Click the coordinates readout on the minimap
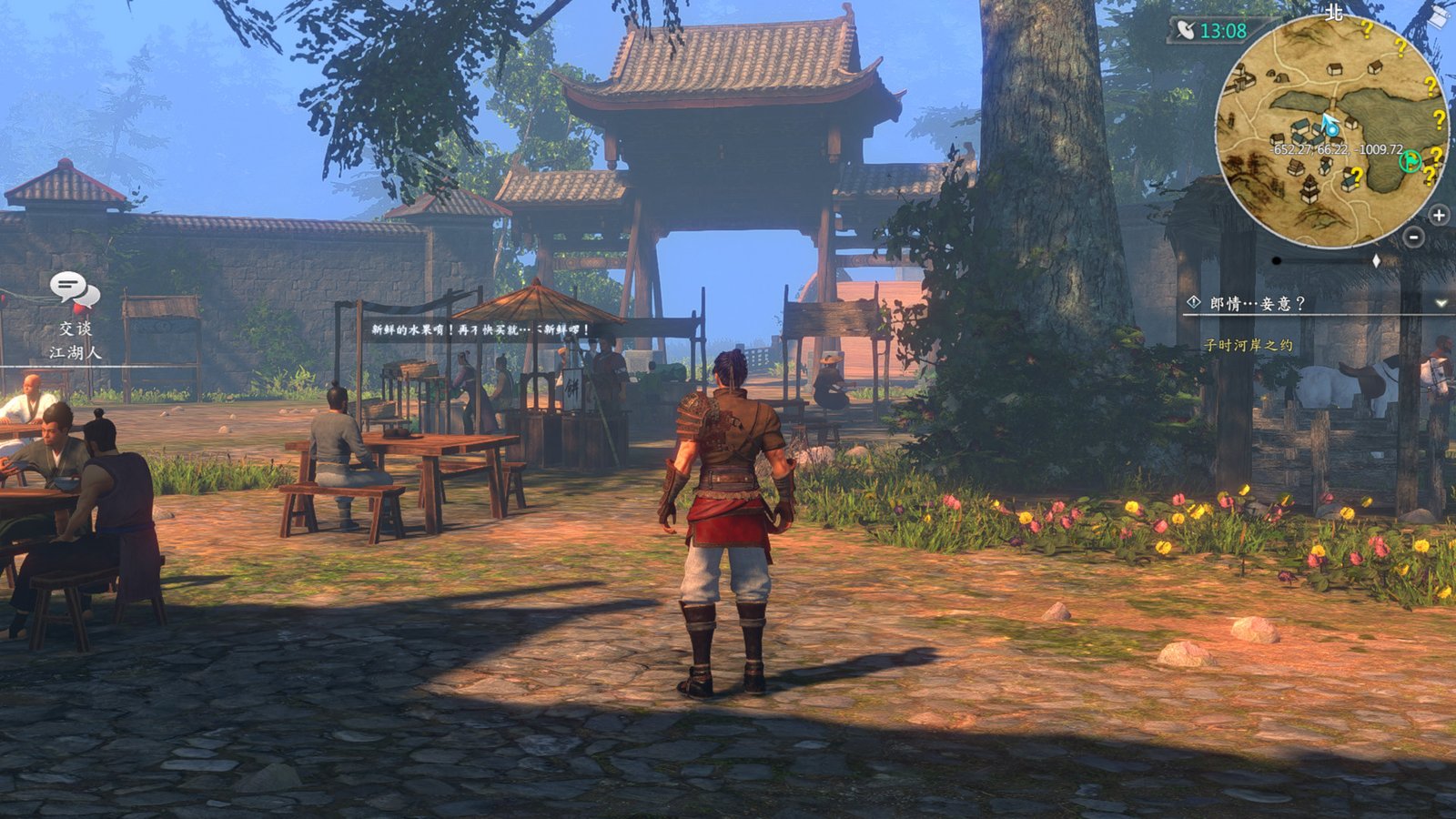Image resolution: width=1456 pixels, height=819 pixels. click(x=1335, y=148)
